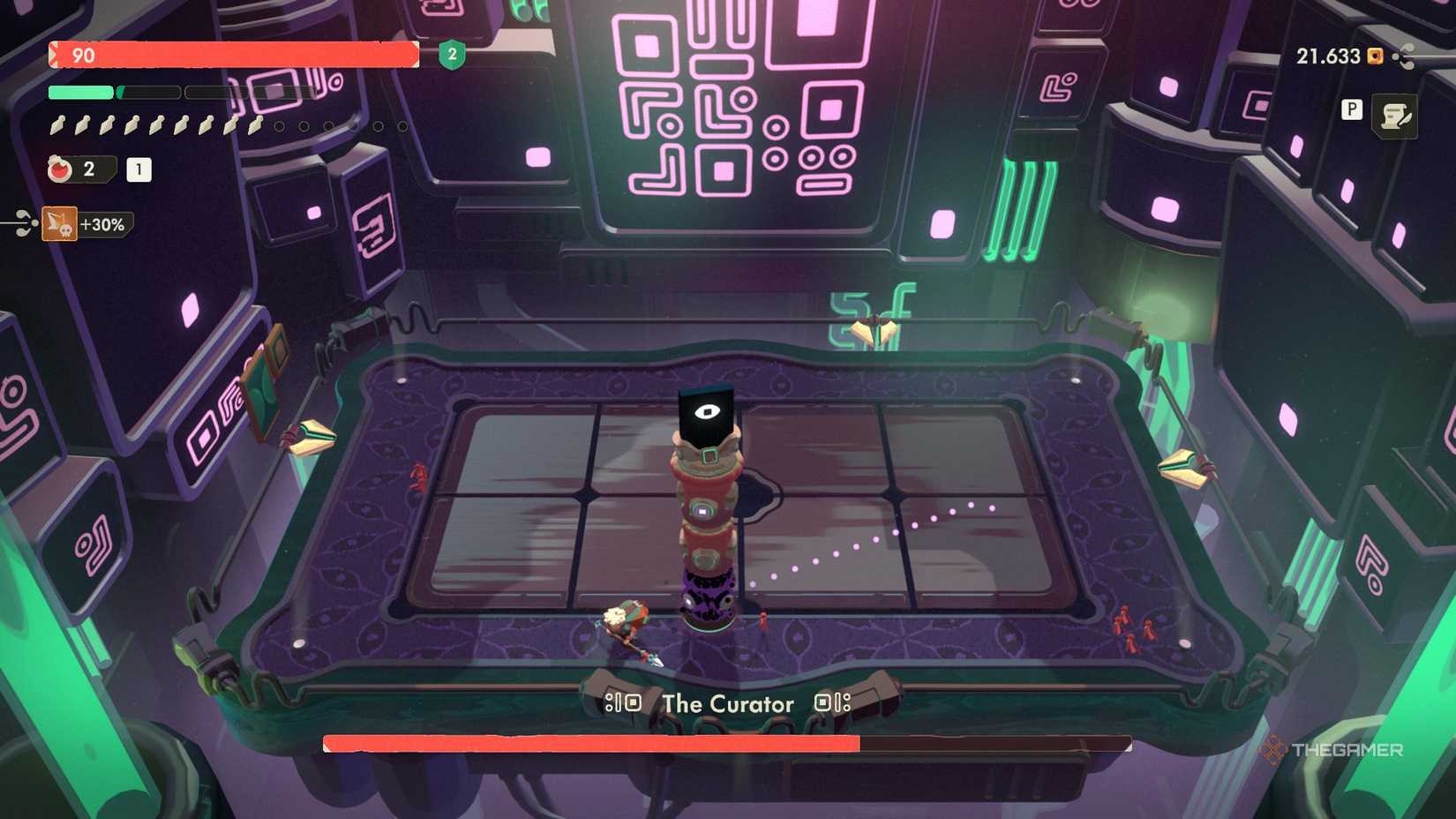
Task: Click the white P badge icon
Action: 1352,109
